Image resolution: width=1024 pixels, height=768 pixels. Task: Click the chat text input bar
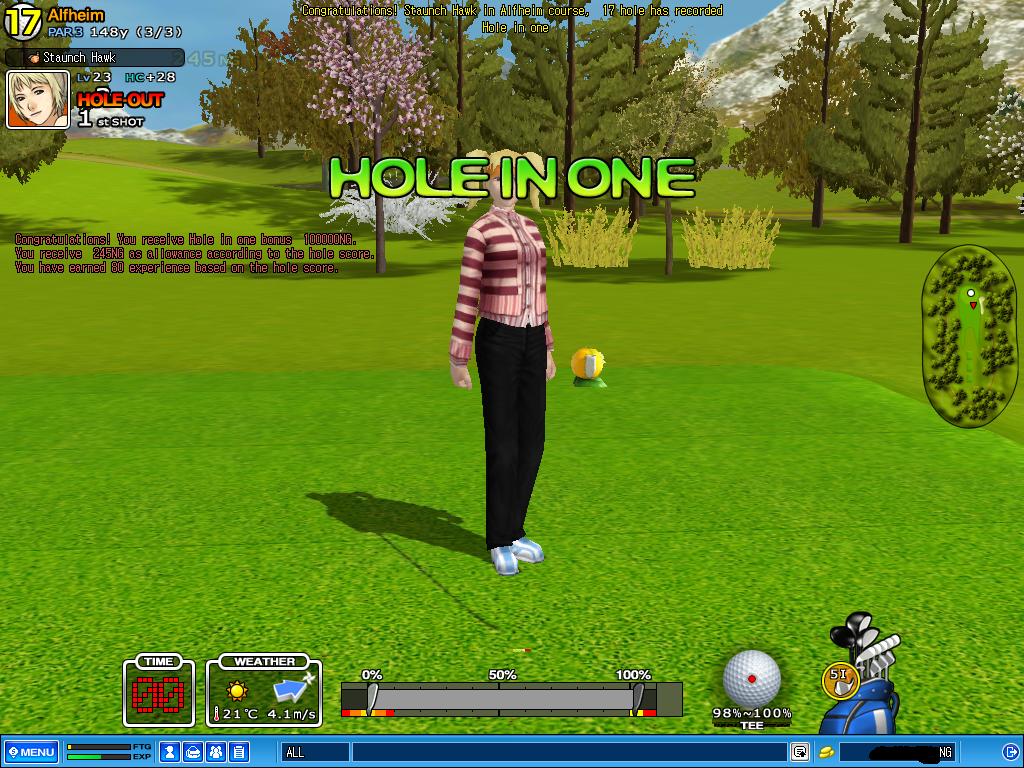pyautogui.click(x=568, y=752)
